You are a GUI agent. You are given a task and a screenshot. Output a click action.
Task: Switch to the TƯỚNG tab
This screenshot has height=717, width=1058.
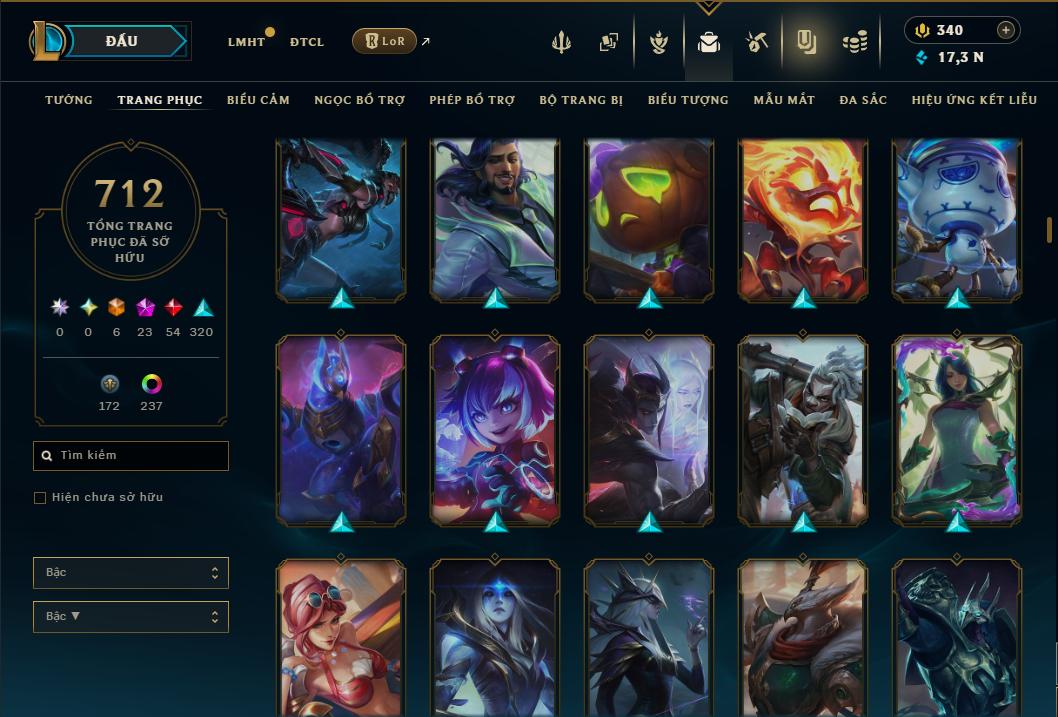(x=69, y=100)
